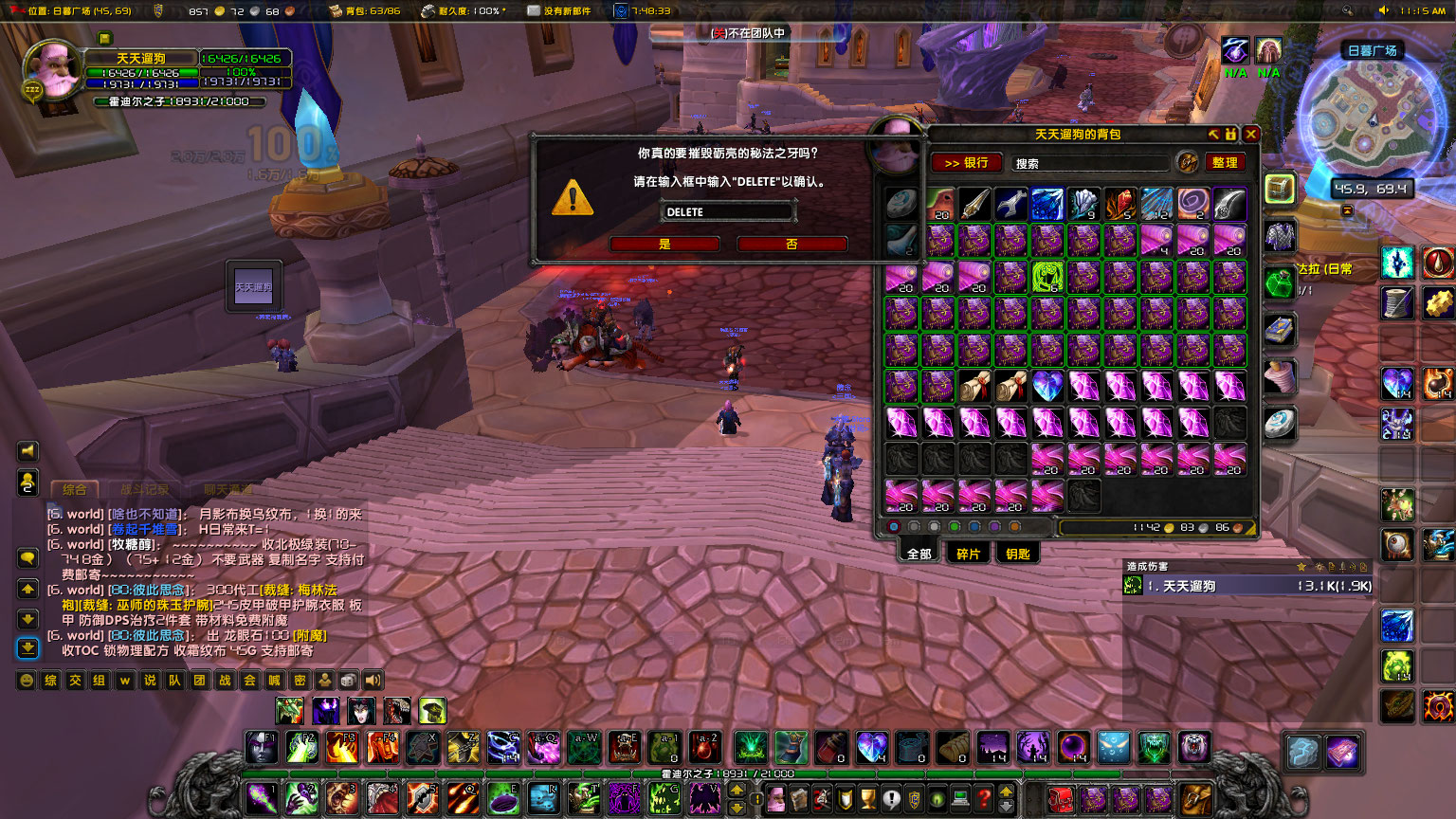Click the 霍迪尔之子 reputation bar
Screen dimensions: 1456x819
(175, 100)
